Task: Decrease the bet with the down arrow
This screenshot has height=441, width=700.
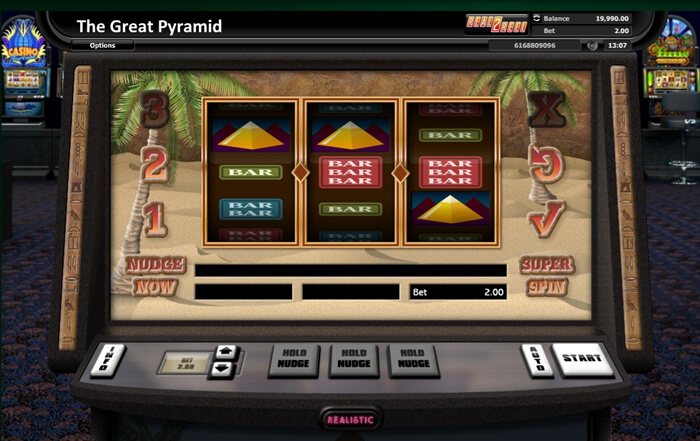Action: click(x=224, y=369)
